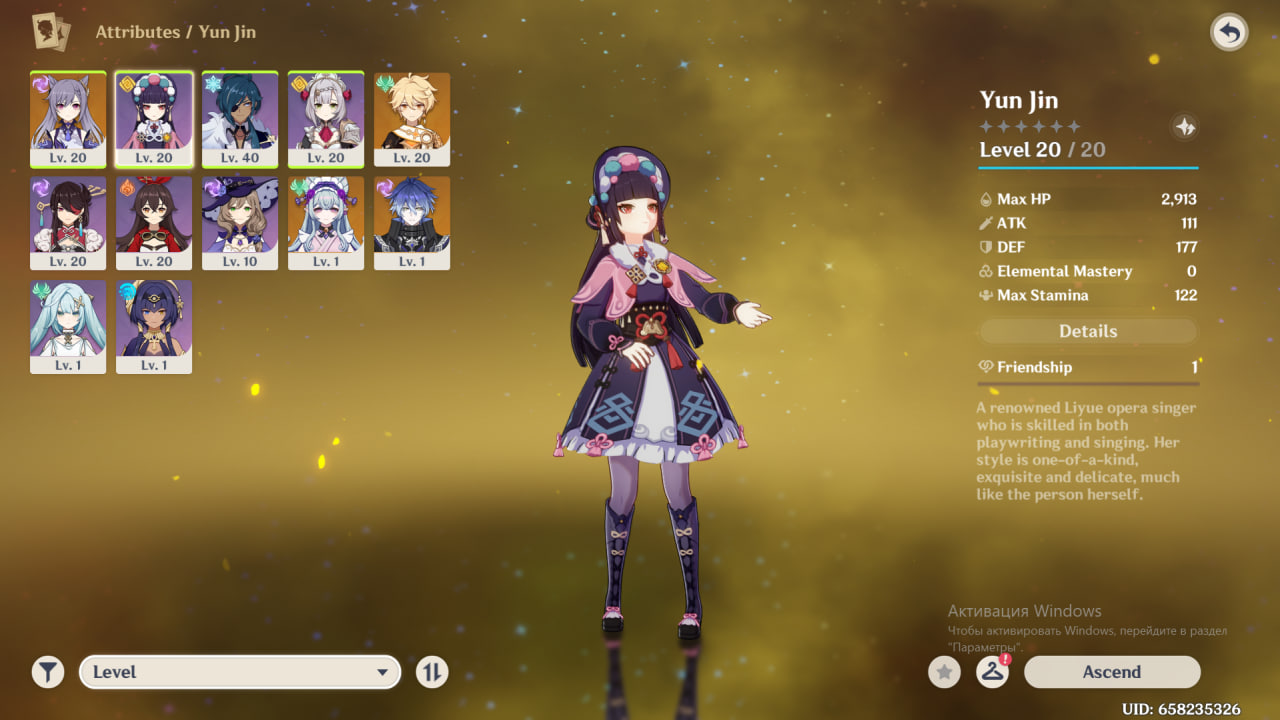Image resolution: width=1280 pixels, height=720 pixels.
Task: Select Beidou's character portrait
Action: (x=68, y=222)
